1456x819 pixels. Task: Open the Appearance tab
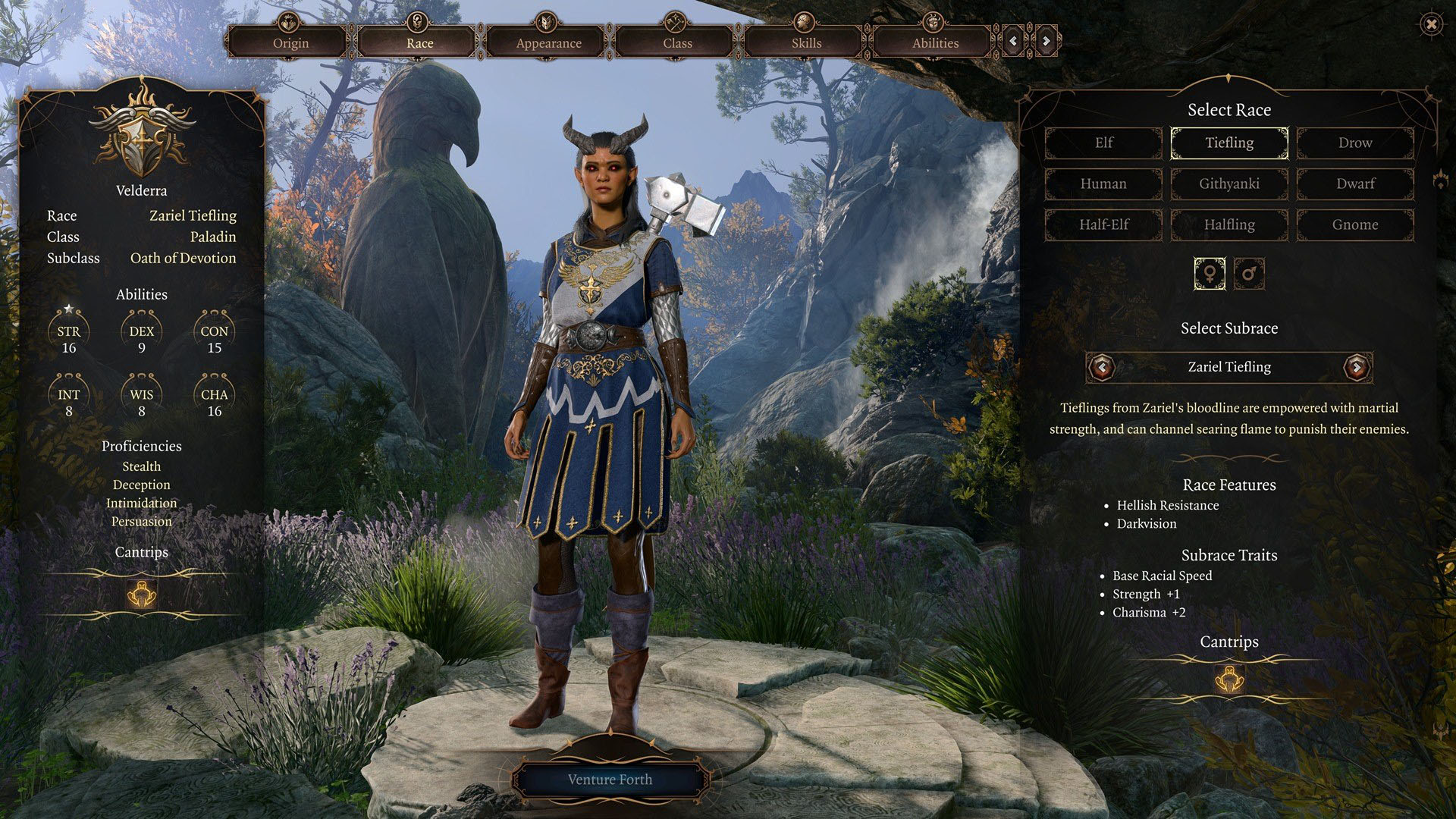coord(548,42)
